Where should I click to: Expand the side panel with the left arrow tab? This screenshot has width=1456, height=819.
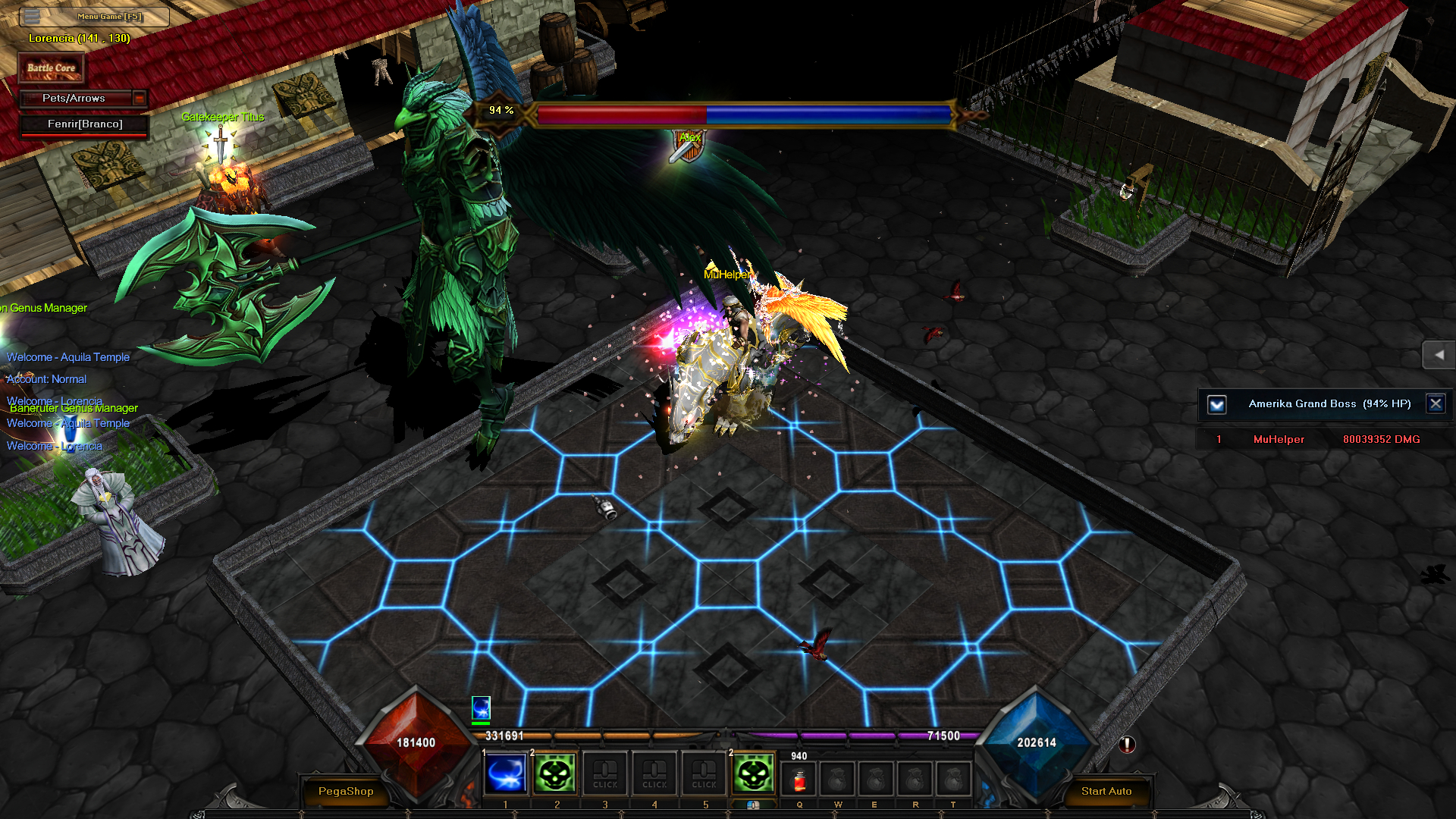[1439, 354]
